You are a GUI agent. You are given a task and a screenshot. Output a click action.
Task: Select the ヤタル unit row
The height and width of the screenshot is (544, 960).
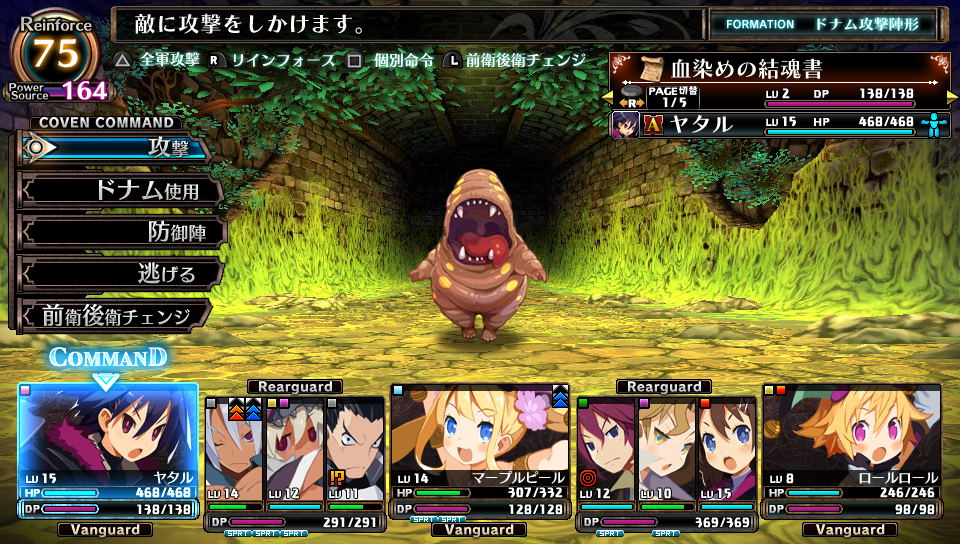pyautogui.click(x=780, y=125)
